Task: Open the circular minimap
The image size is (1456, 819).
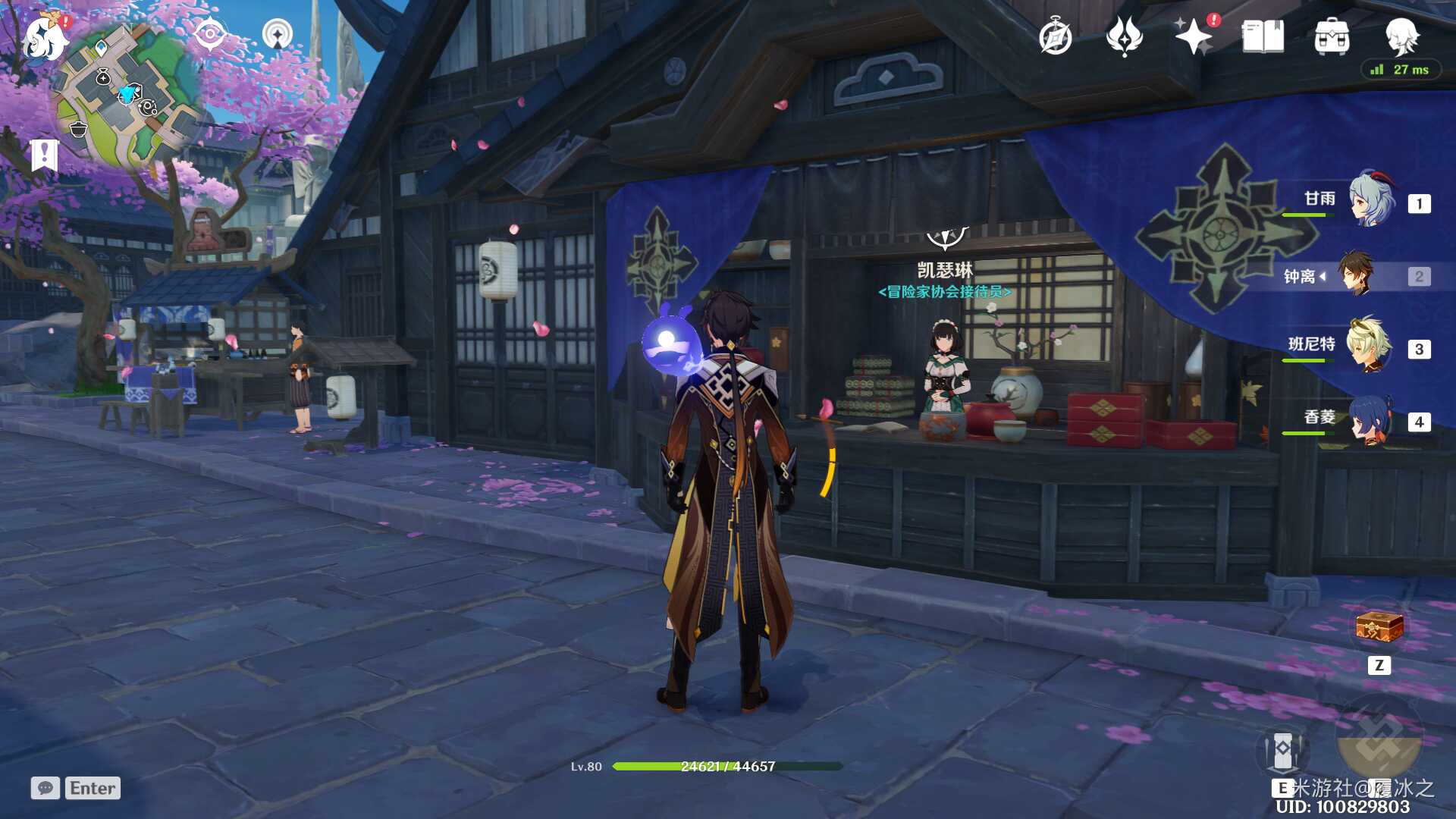Action: 129,95
